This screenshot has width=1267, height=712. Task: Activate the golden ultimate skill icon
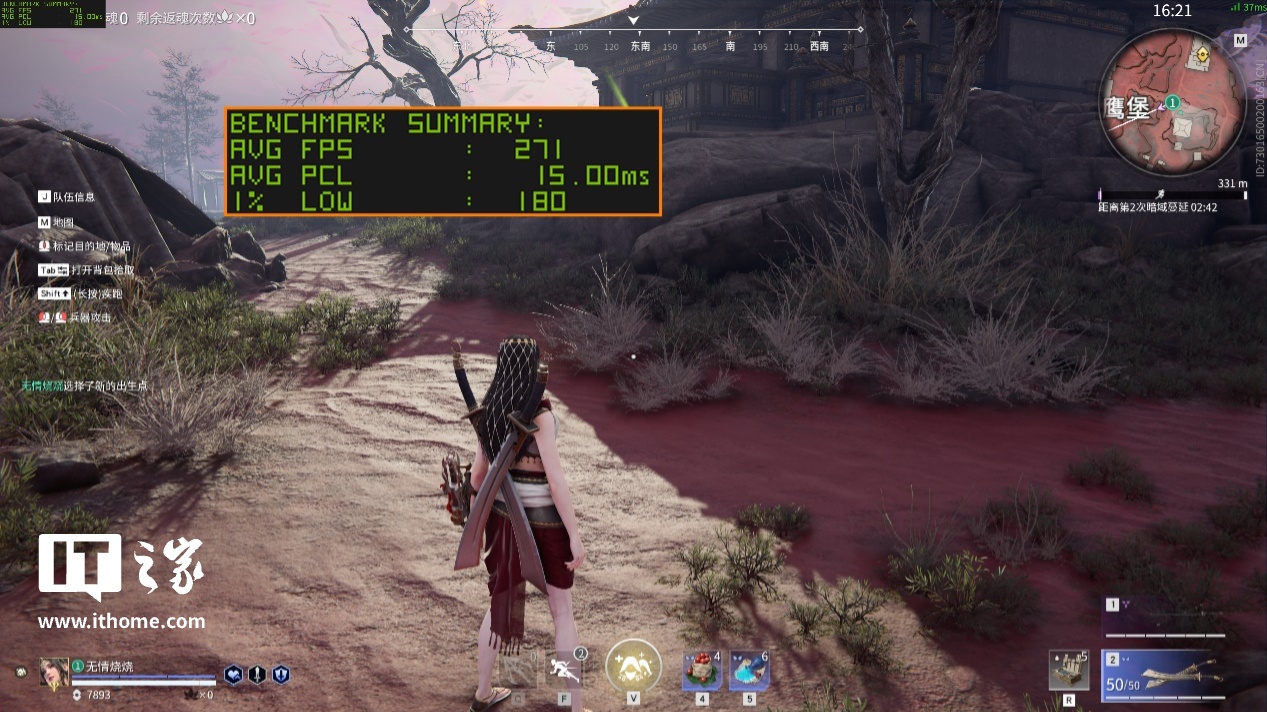click(633, 665)
